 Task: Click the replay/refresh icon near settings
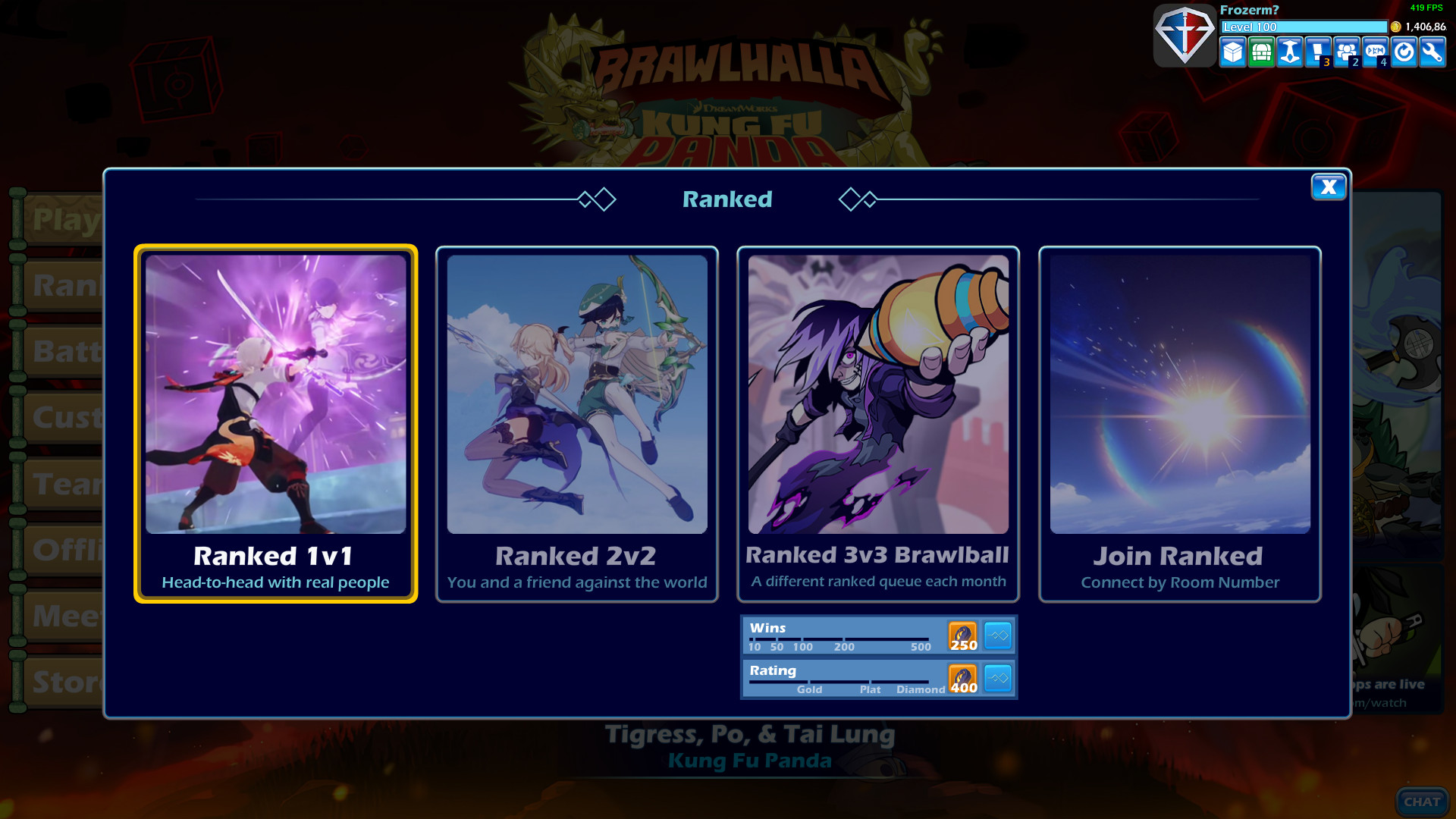coord(1403,53)
